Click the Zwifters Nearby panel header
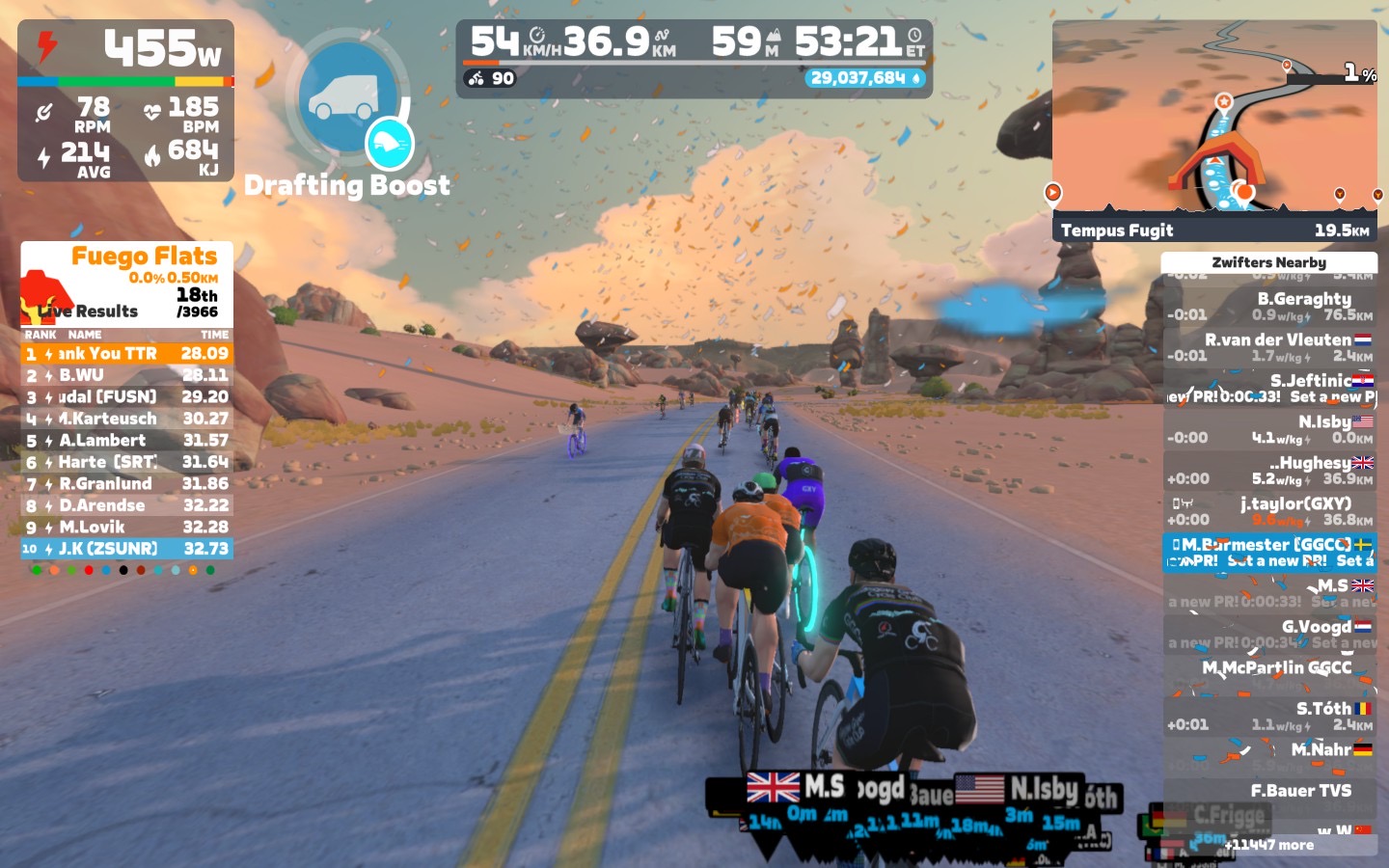This screenshot has height=868, width=1389. coord(1268,262)
